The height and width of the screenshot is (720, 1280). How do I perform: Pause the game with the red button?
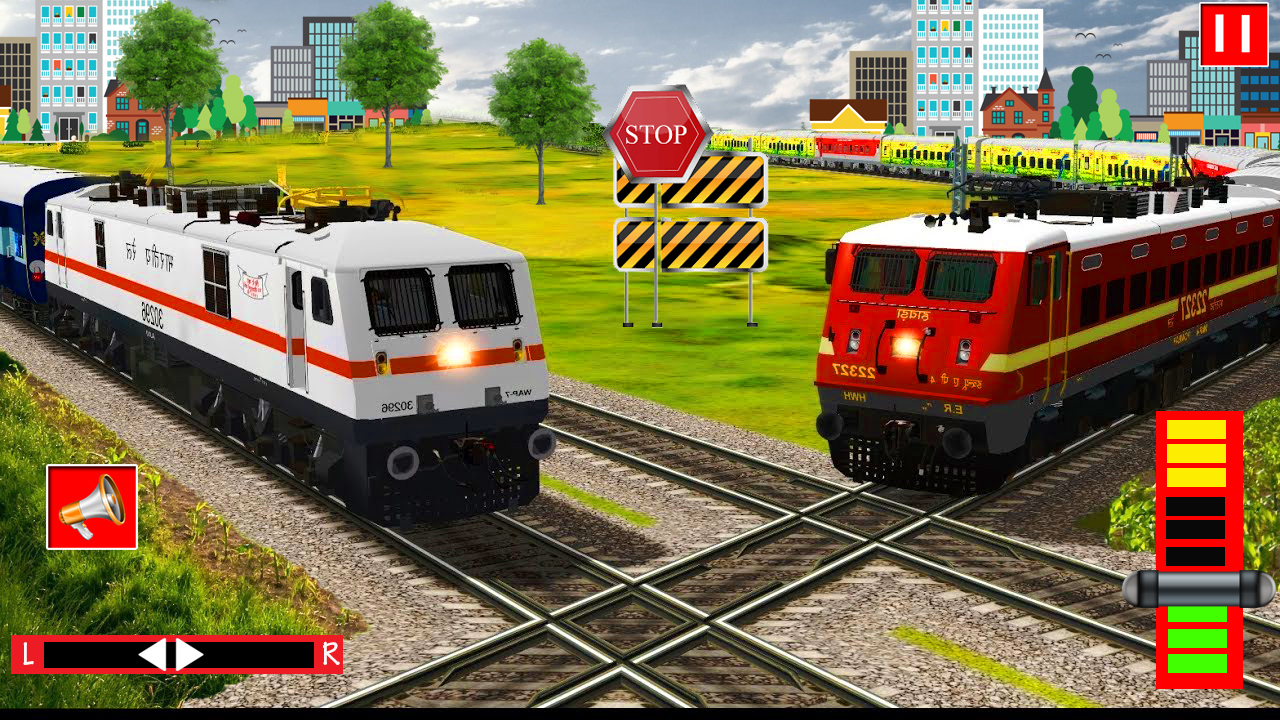tap(1233, 35)
